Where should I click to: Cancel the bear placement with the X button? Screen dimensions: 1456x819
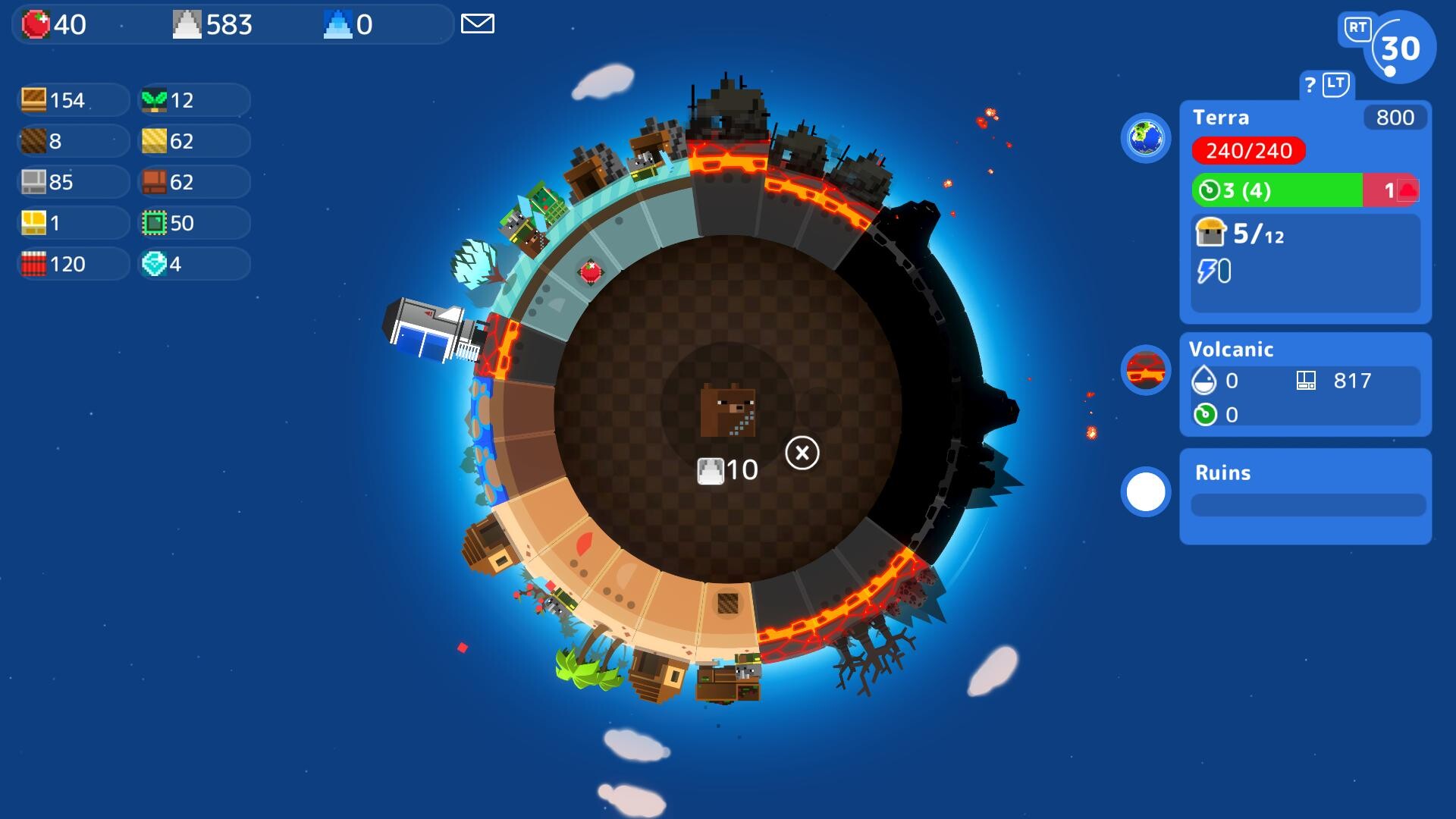tap(803, 451)
